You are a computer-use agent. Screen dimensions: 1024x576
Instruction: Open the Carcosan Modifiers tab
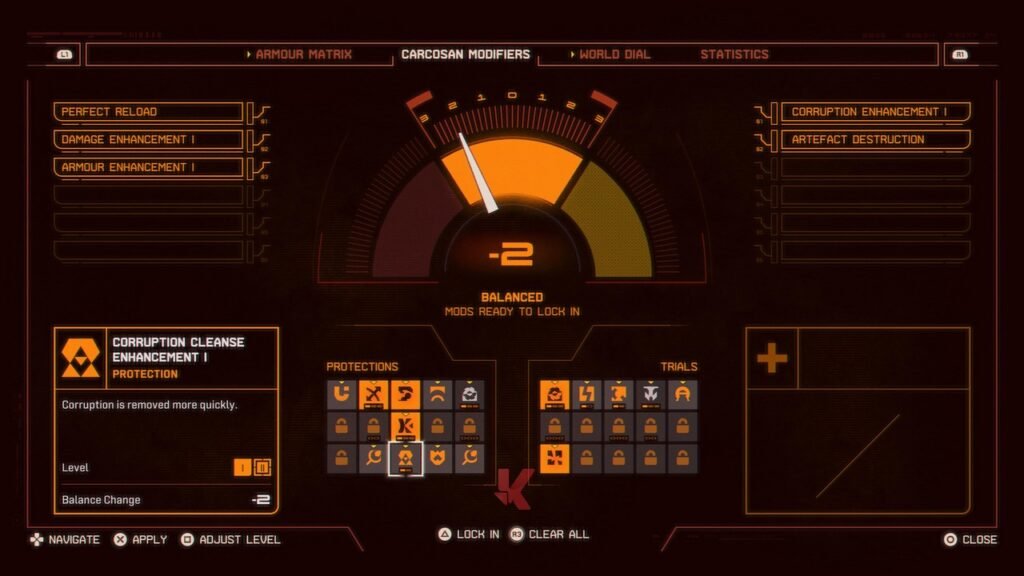coord(465,54)
